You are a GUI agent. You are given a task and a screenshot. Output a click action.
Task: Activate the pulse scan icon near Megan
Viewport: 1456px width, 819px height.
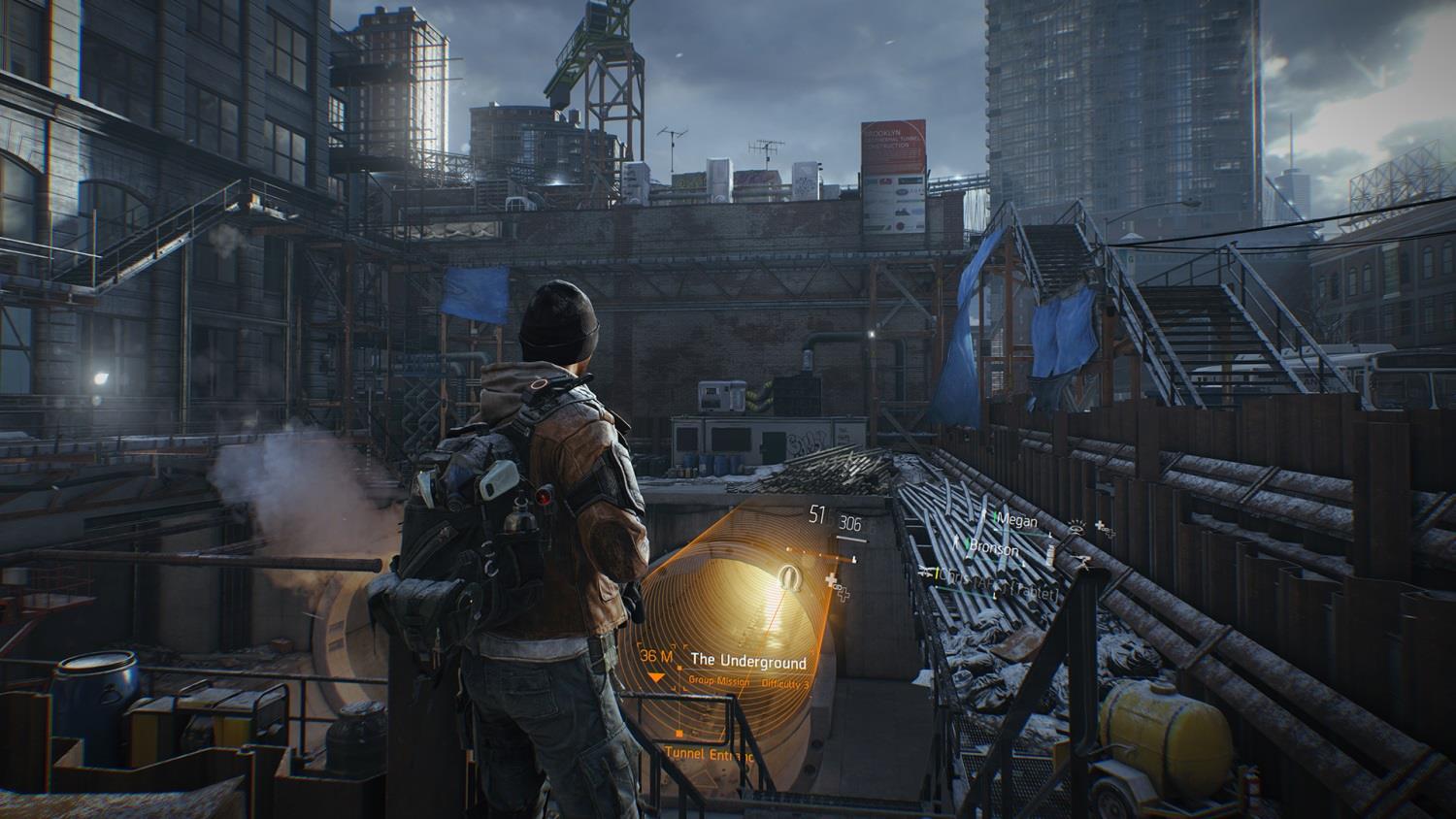click(x=1076, y=529)
